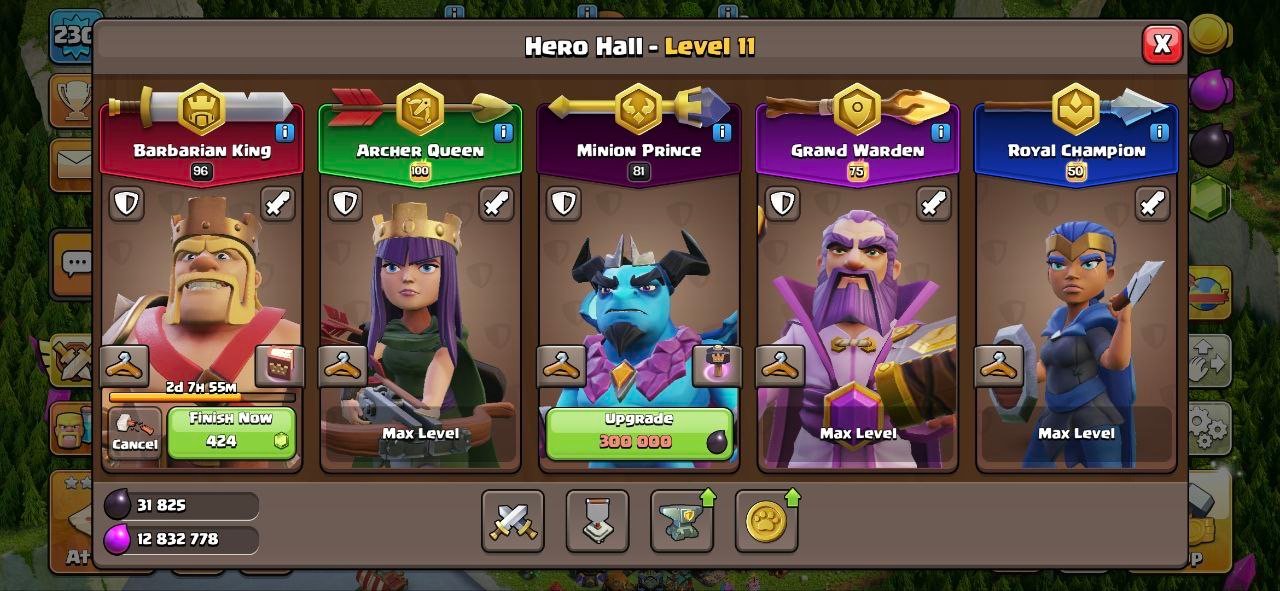The image size is (1280, 591).
Task: Use Book of Heroes on Barbarian King
Action: [279, 366]
